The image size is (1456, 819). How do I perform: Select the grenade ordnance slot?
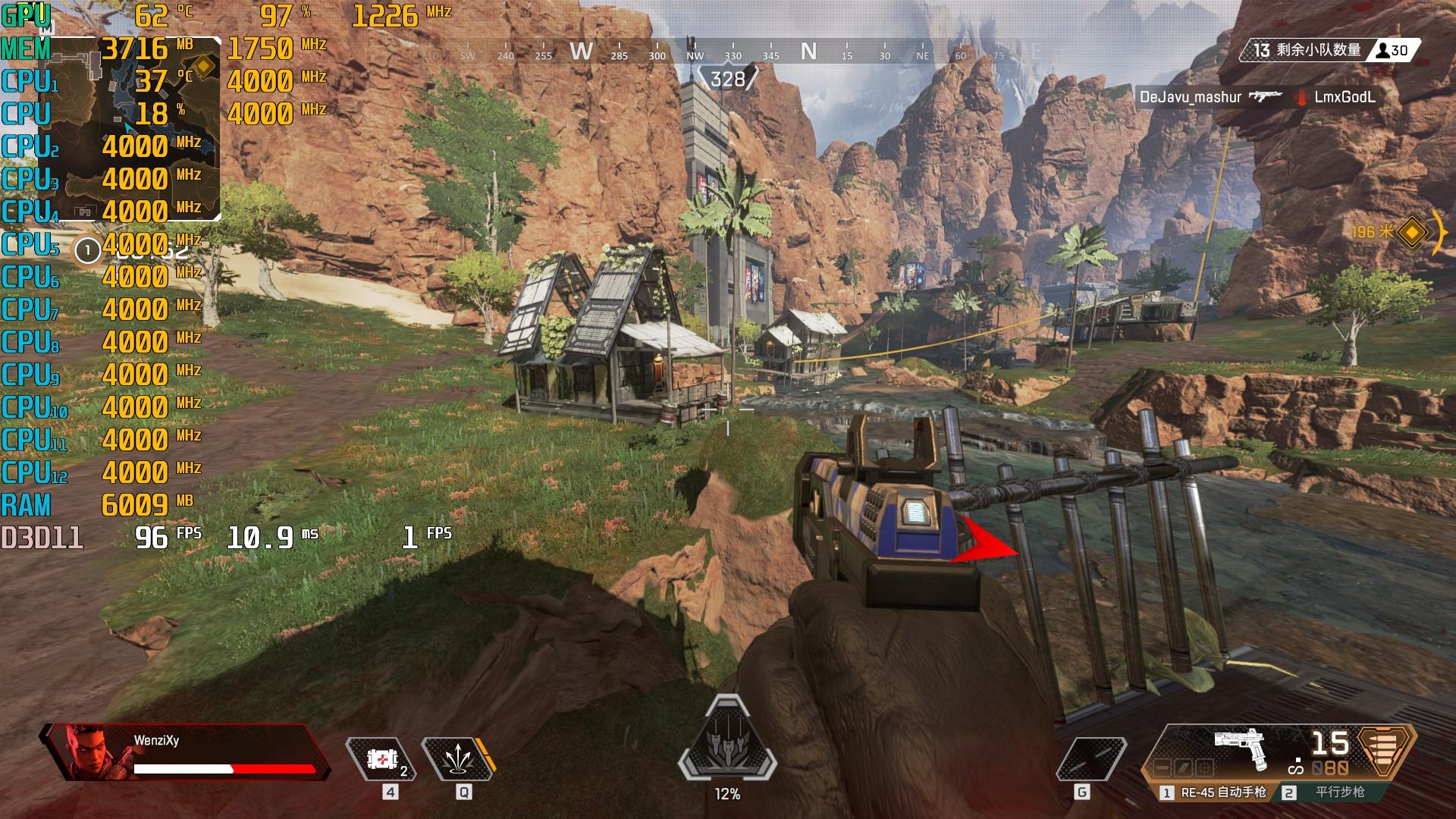1091,758
